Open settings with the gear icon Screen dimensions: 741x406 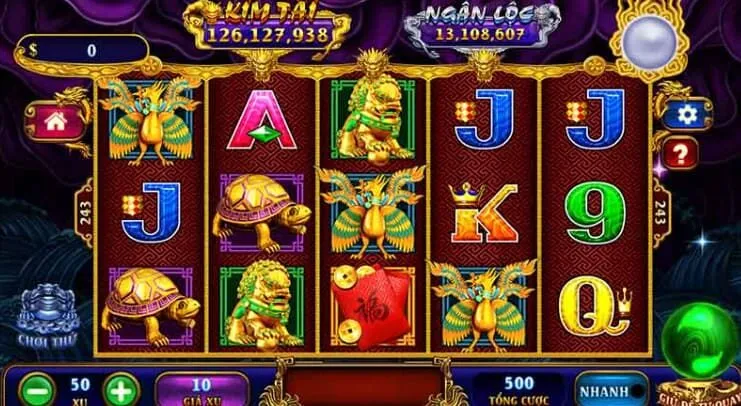687,115
